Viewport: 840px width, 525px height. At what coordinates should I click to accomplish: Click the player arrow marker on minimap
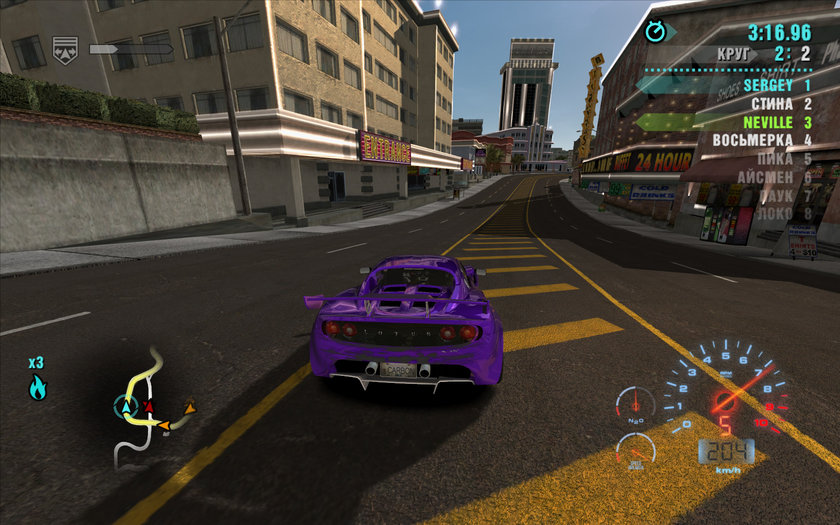point(126,406)
